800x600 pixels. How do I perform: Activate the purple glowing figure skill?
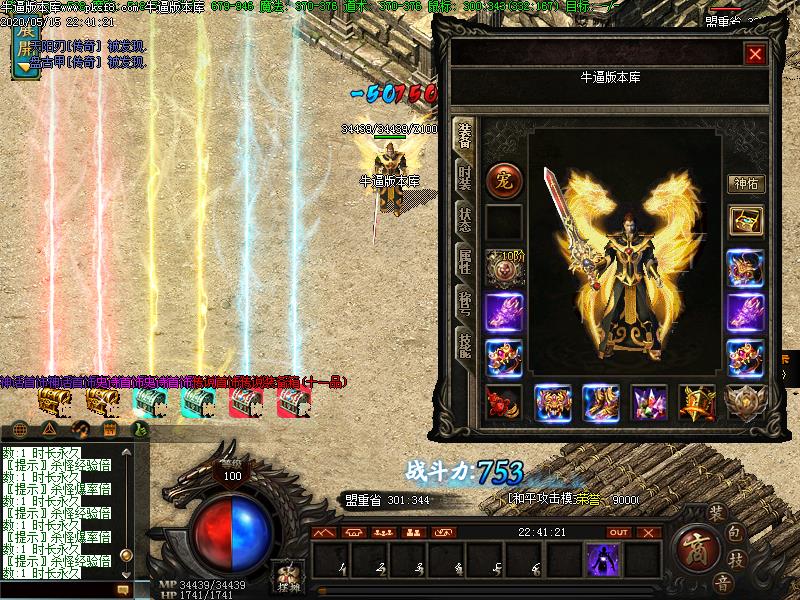[602, 559]
